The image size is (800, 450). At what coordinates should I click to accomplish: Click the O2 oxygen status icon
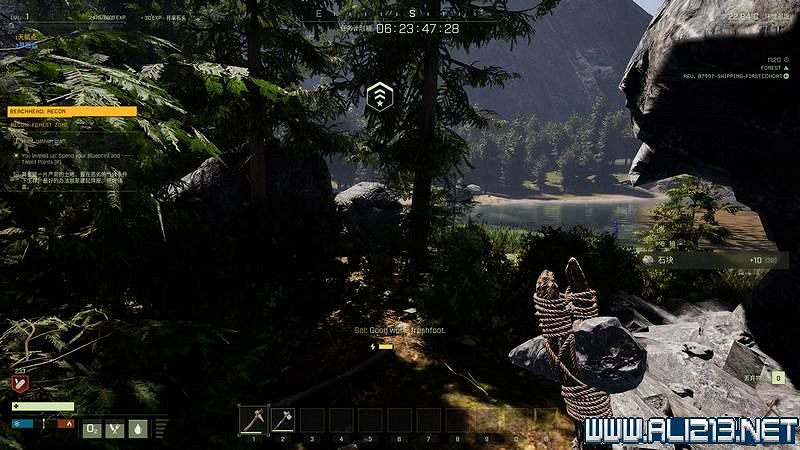[x=92, y=428]
